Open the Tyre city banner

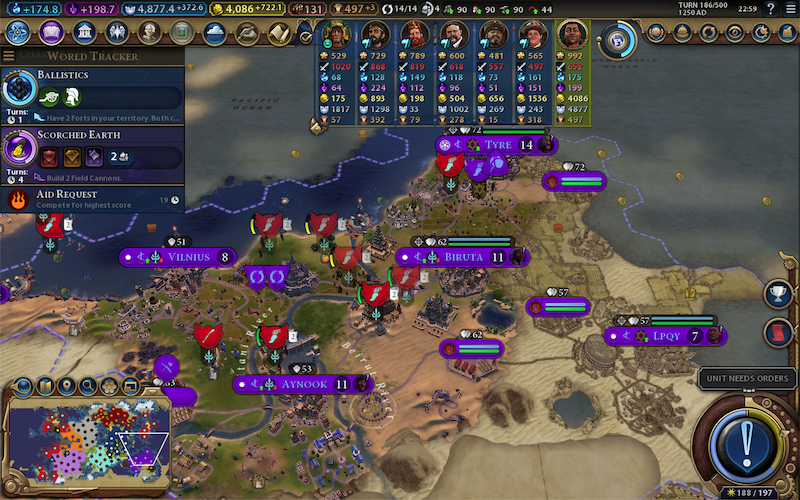(497, 145)
